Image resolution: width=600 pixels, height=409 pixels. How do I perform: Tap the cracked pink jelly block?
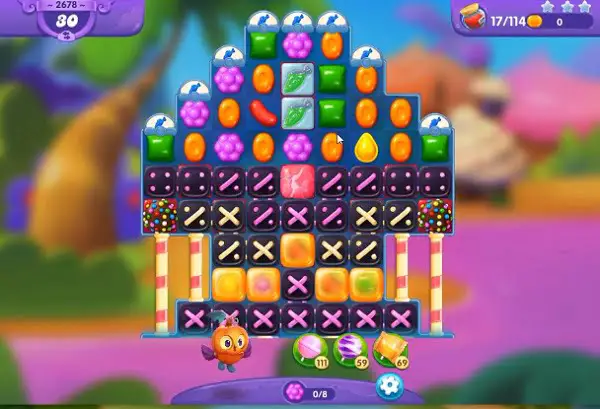(x=297, y=181)
